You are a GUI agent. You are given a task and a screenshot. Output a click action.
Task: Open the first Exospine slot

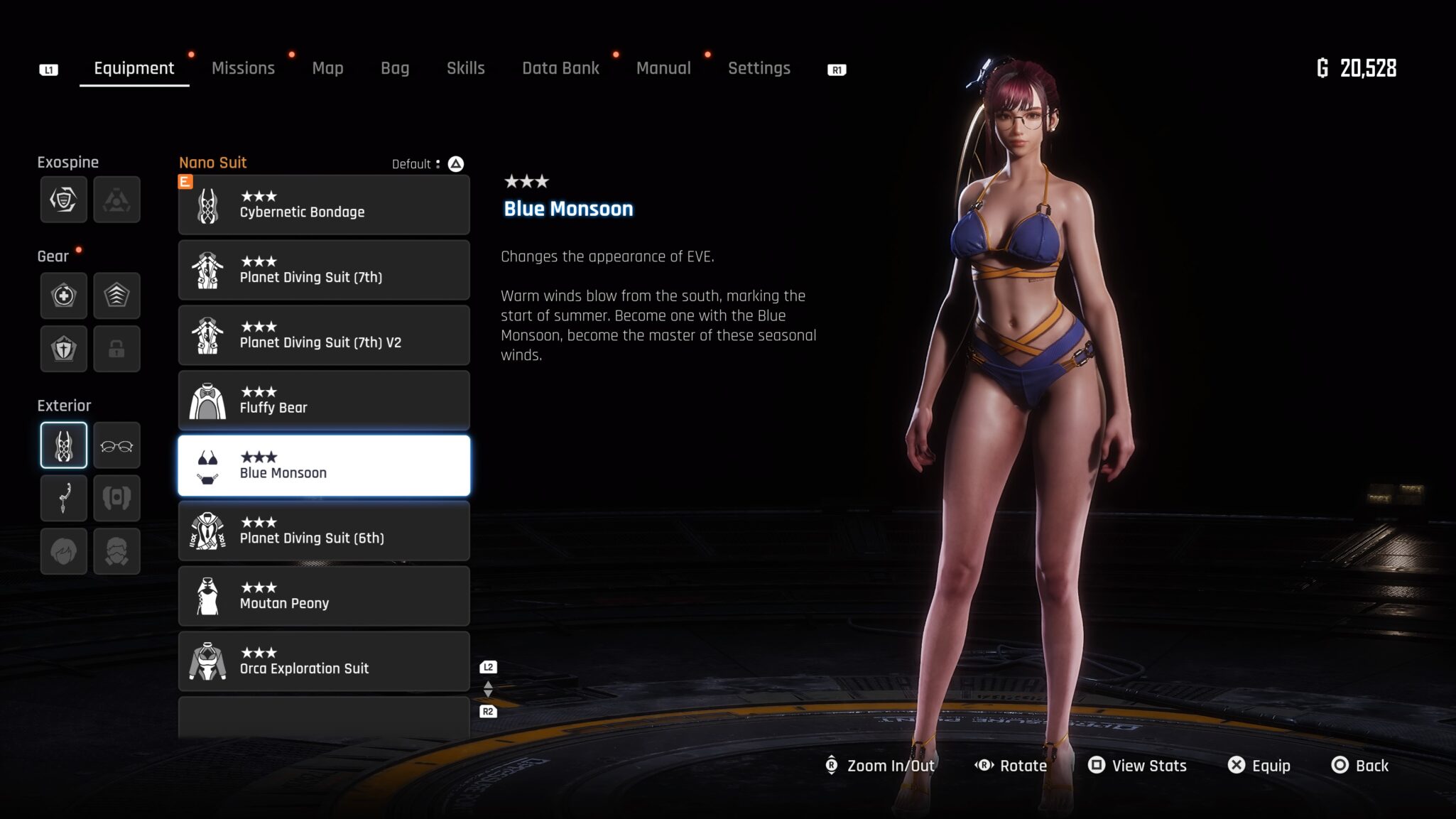click(64, 200)
